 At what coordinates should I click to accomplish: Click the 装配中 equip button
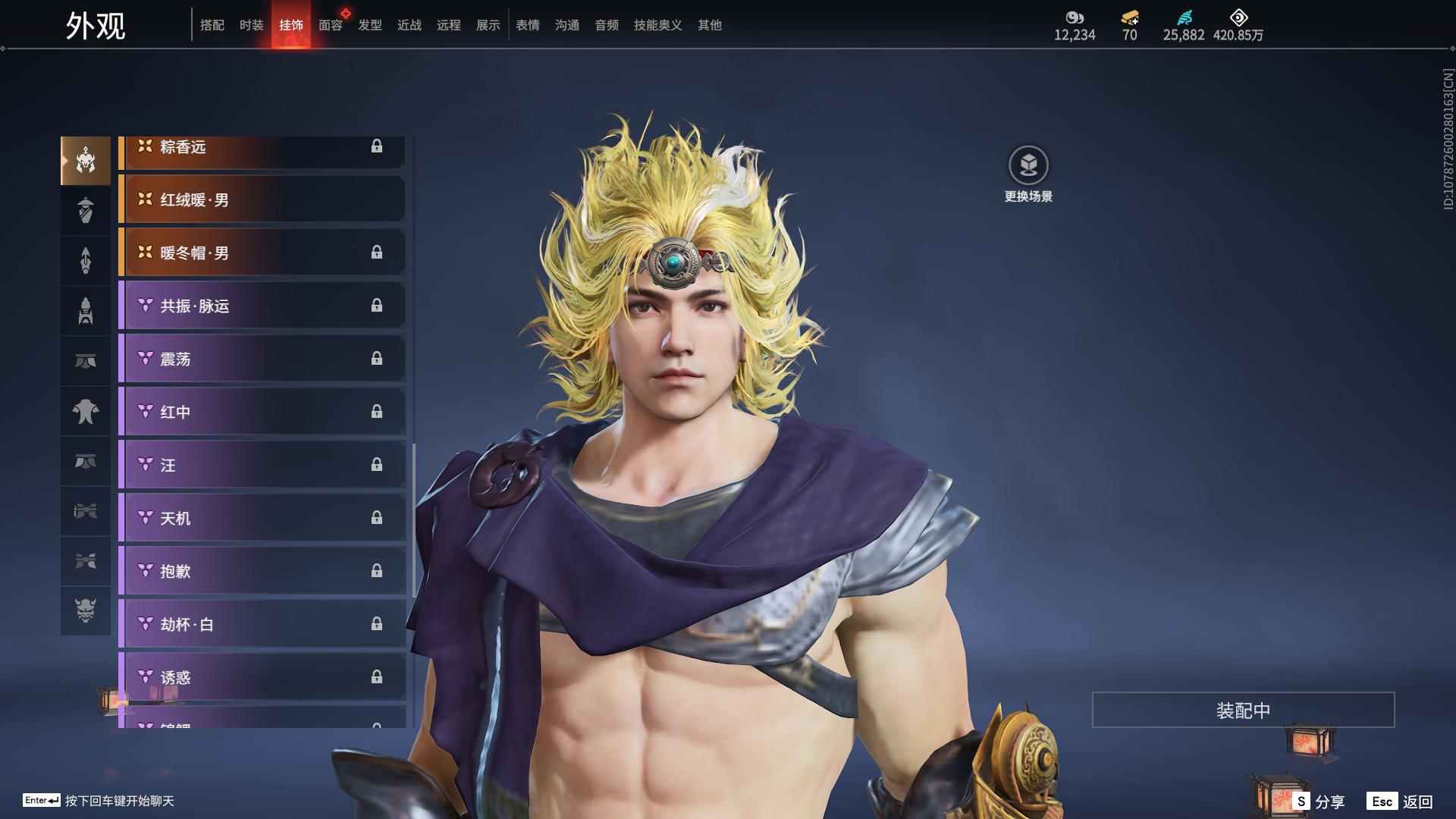click(1243, 710)
